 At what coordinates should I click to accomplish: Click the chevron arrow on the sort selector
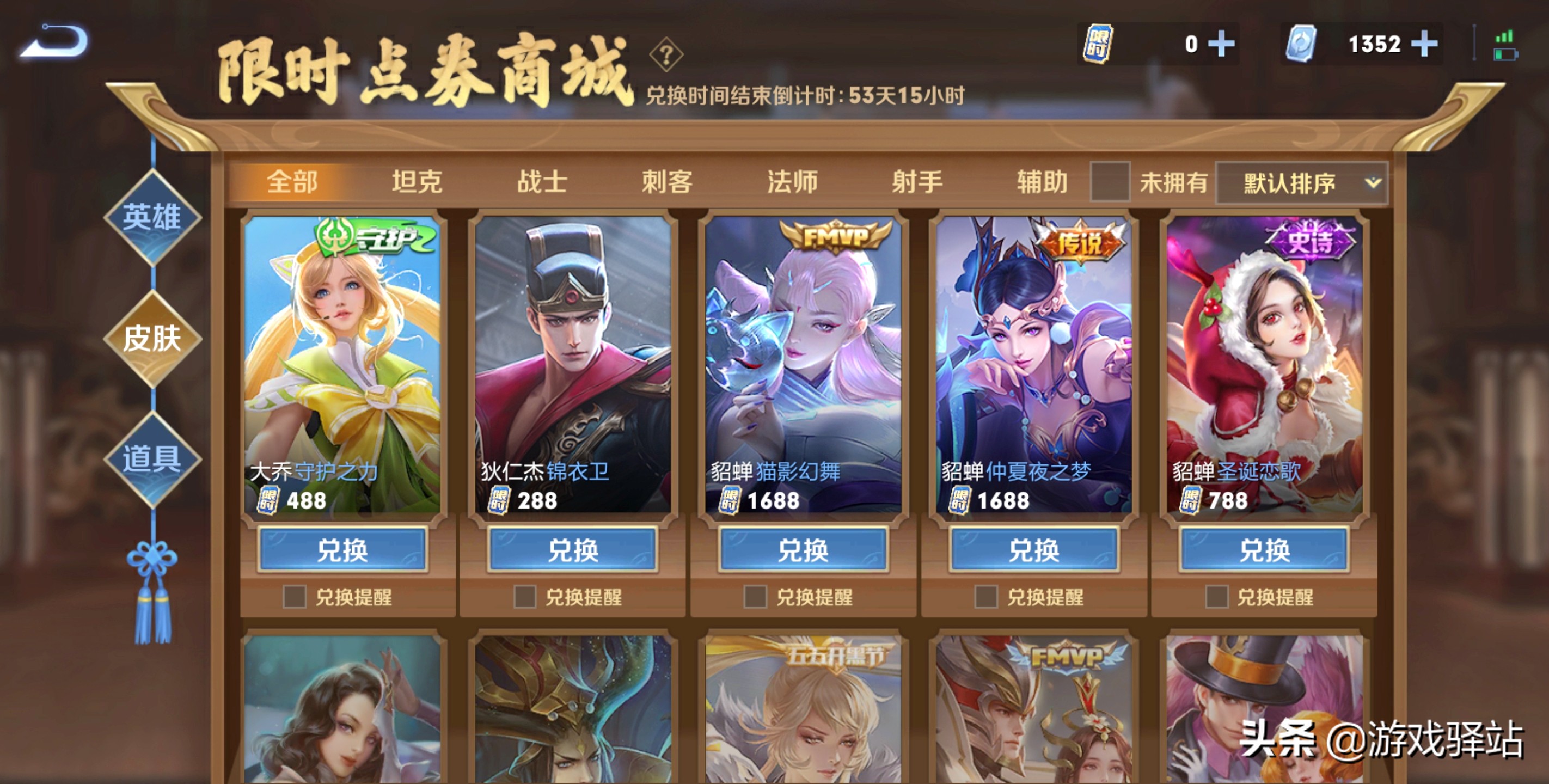click(x=1374, y=183)
